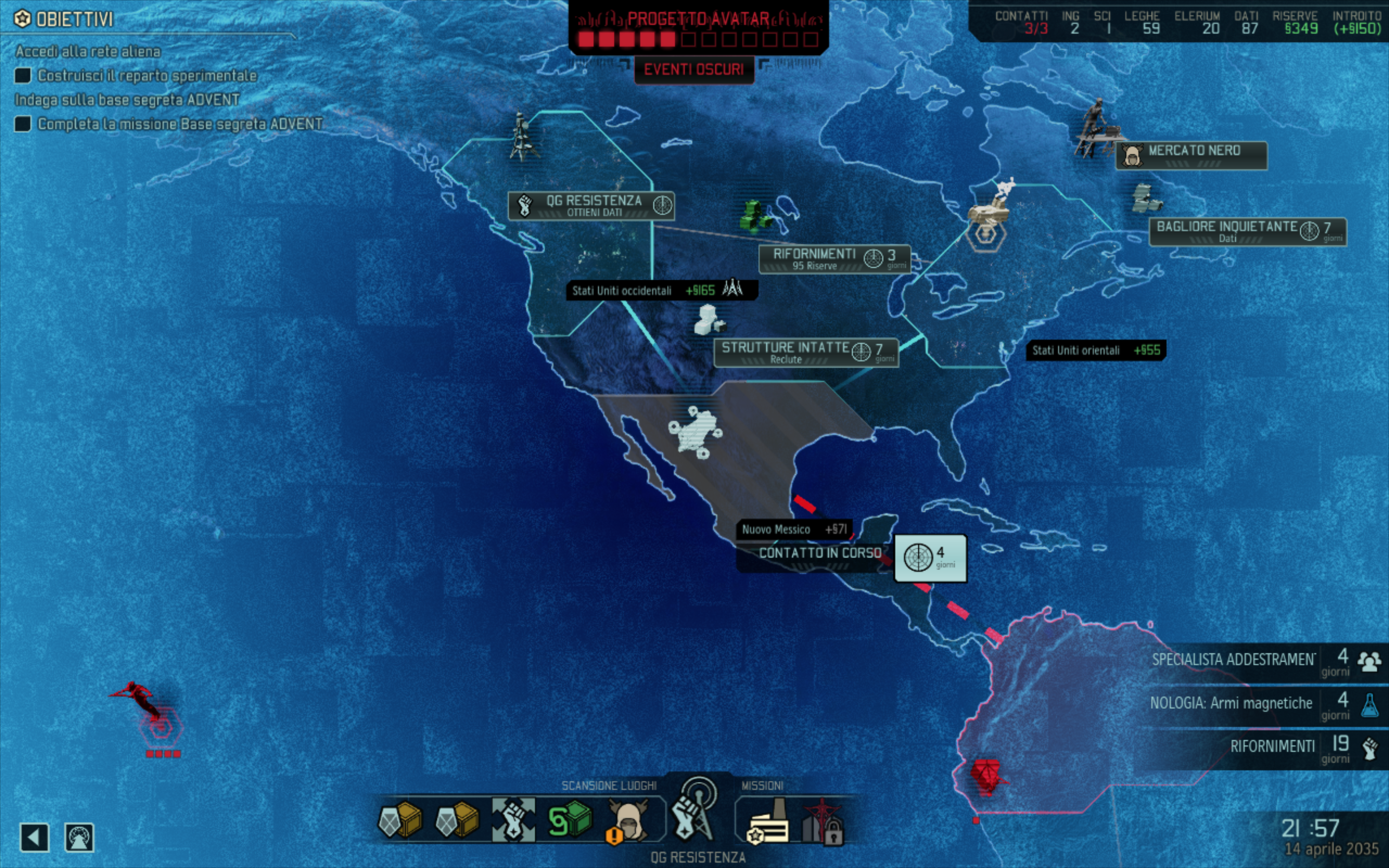Screen dimensions: 1389x868
Task: Click the Avenger return icon button
Action: (79, 837)
